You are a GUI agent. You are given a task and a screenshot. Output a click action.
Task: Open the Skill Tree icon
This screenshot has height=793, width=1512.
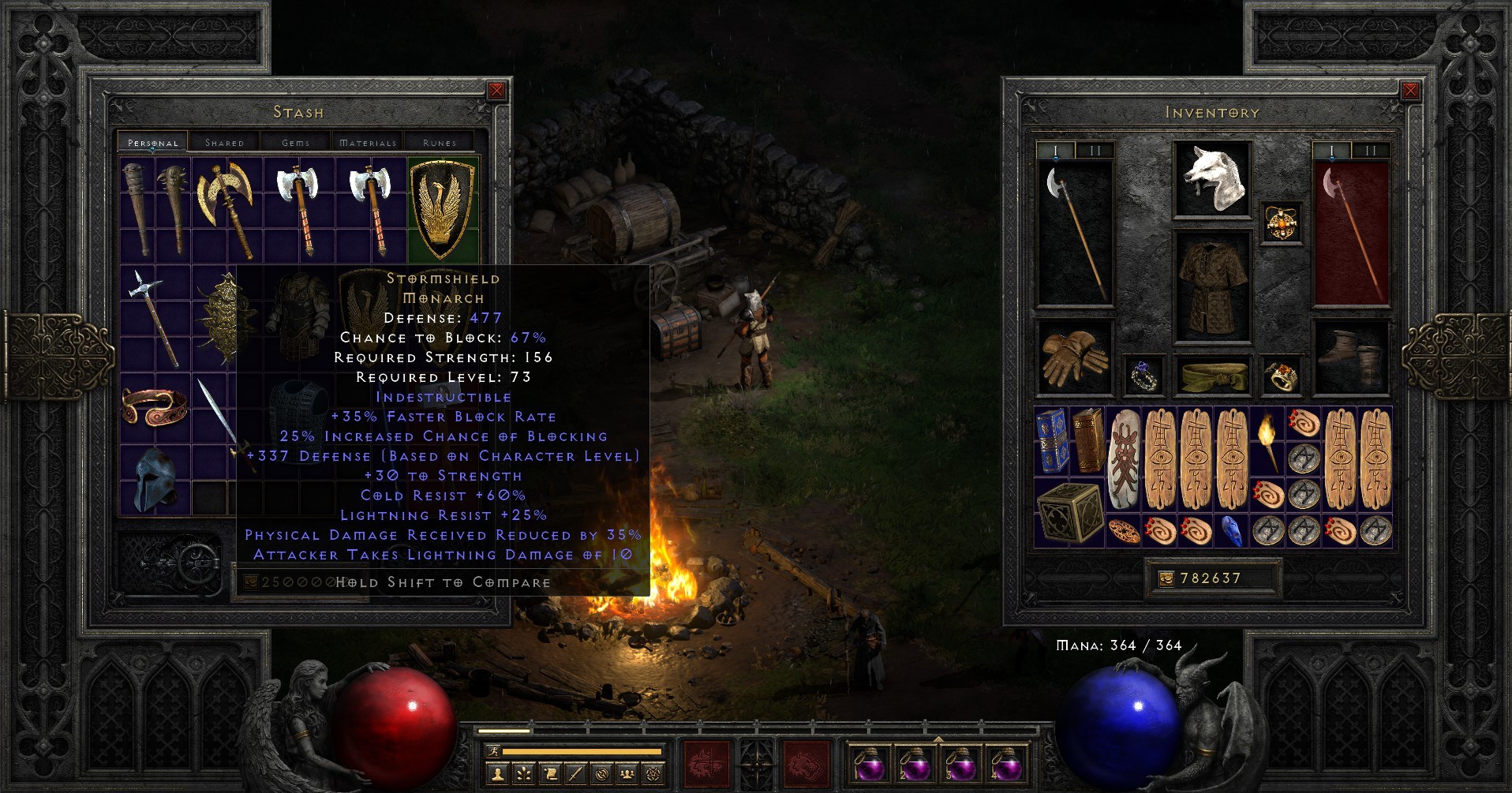pos(523,775)
